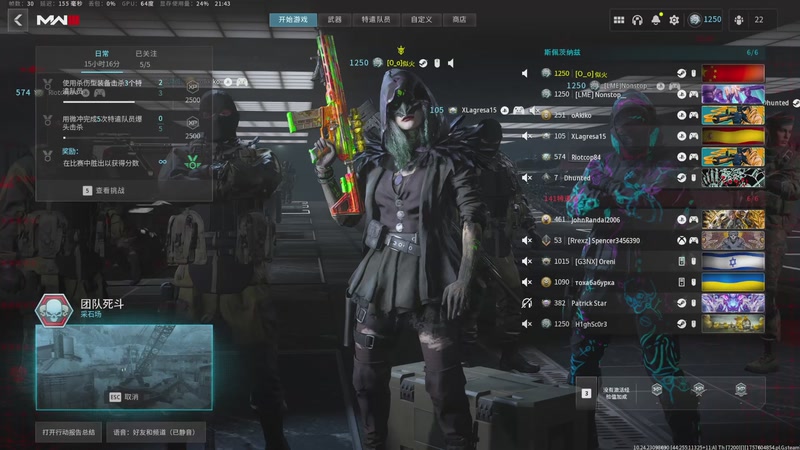The width and height of the screenshot is (800, 450).
Task: Switch to the 开始游戏 (Play) tab
Action: pos(293,19)
